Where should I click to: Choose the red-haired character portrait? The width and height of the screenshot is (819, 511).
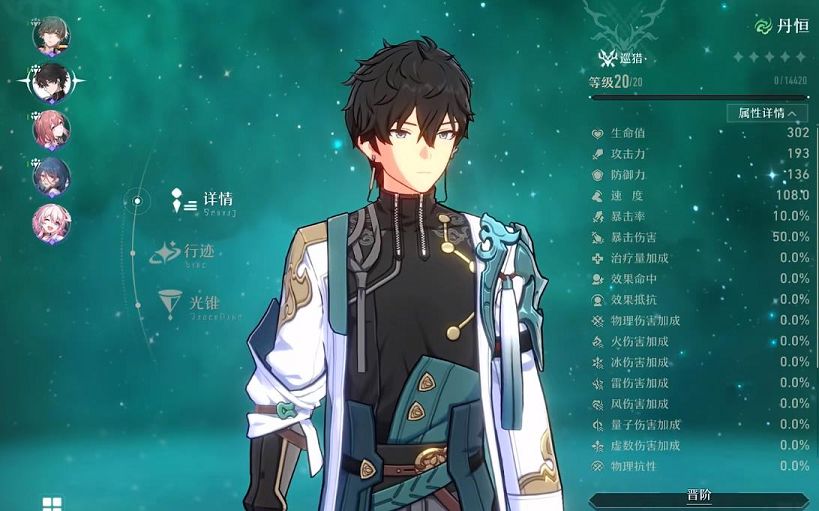[x=51, y=129]
